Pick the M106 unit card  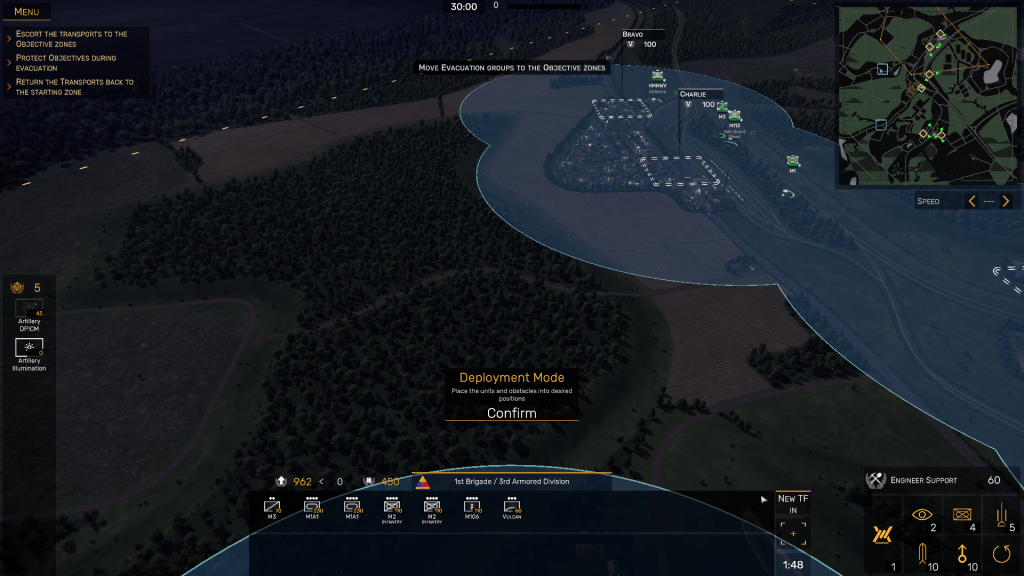click(x=471, y=508)
